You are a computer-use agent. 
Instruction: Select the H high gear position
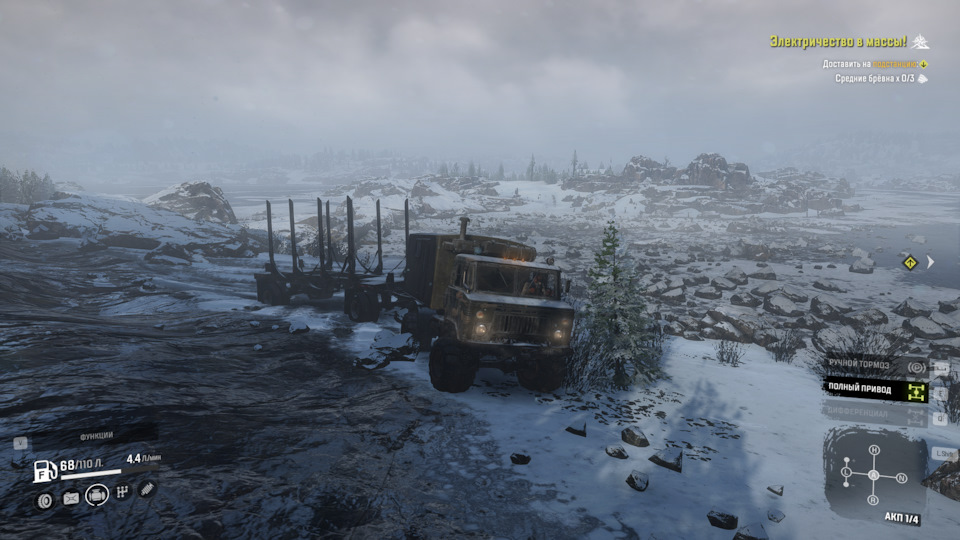pyautogui.click(x=874, y=450)
